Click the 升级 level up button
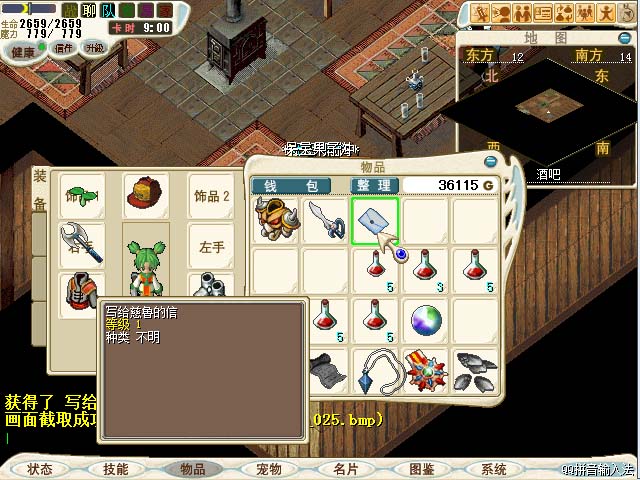640x480 pixels. tap(95, 48)
